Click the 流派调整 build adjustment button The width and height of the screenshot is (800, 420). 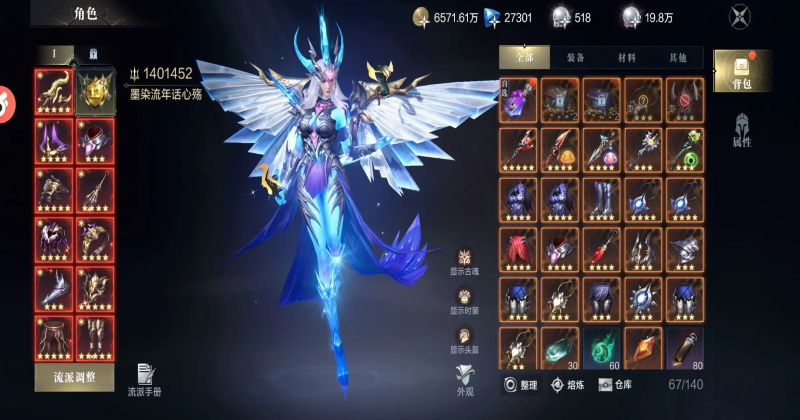point(74,377)
